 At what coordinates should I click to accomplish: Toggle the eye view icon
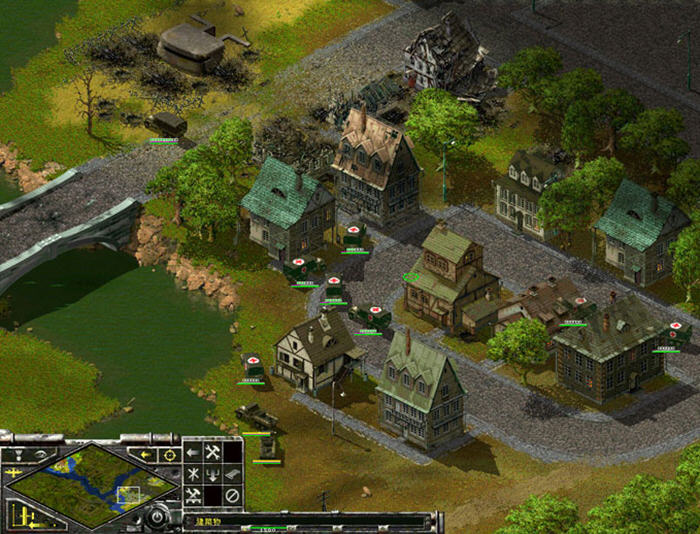point(41,455)
